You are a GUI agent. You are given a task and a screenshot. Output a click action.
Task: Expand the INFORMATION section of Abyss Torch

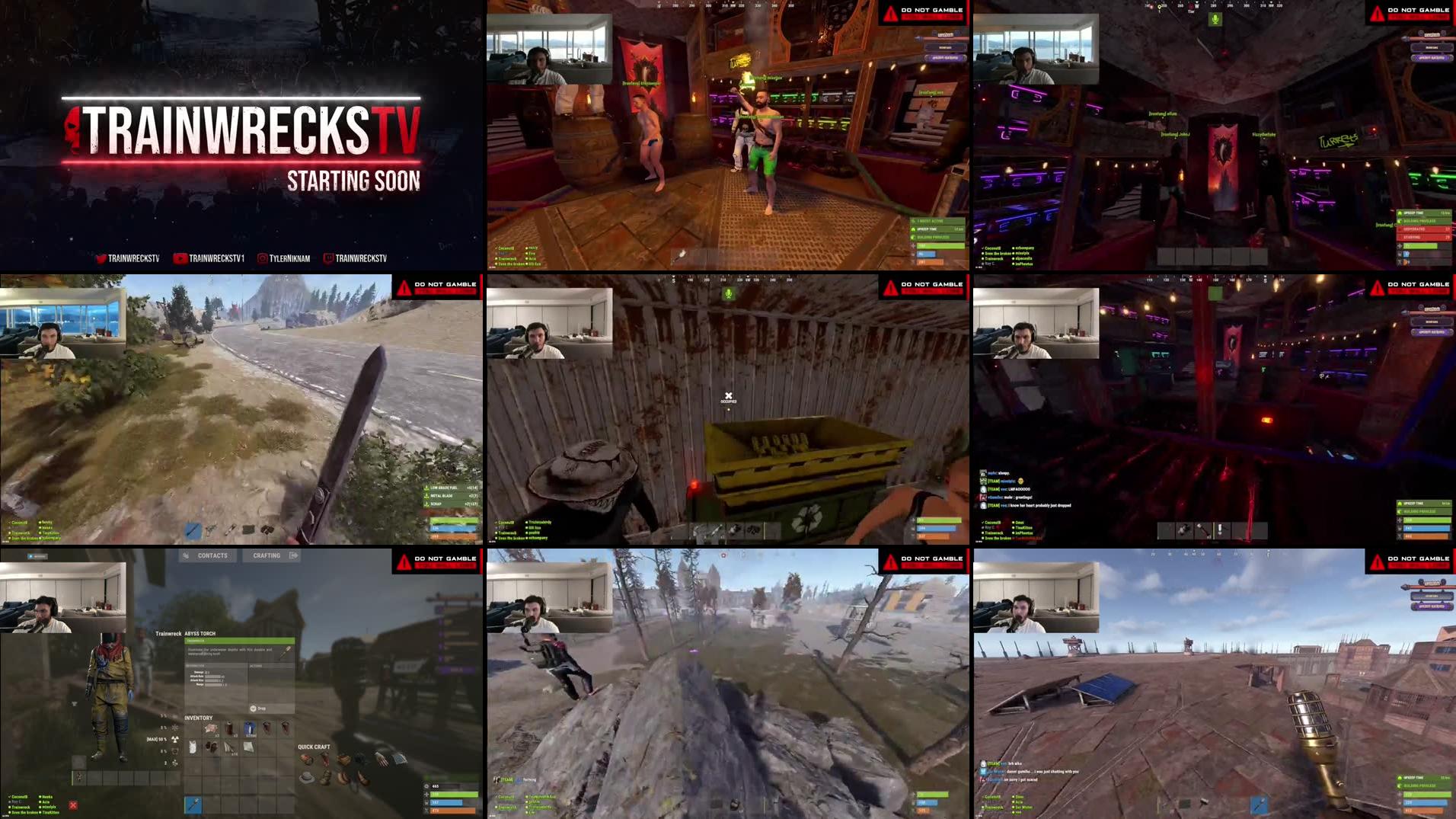pyautogui.click(x=196, y=666)
